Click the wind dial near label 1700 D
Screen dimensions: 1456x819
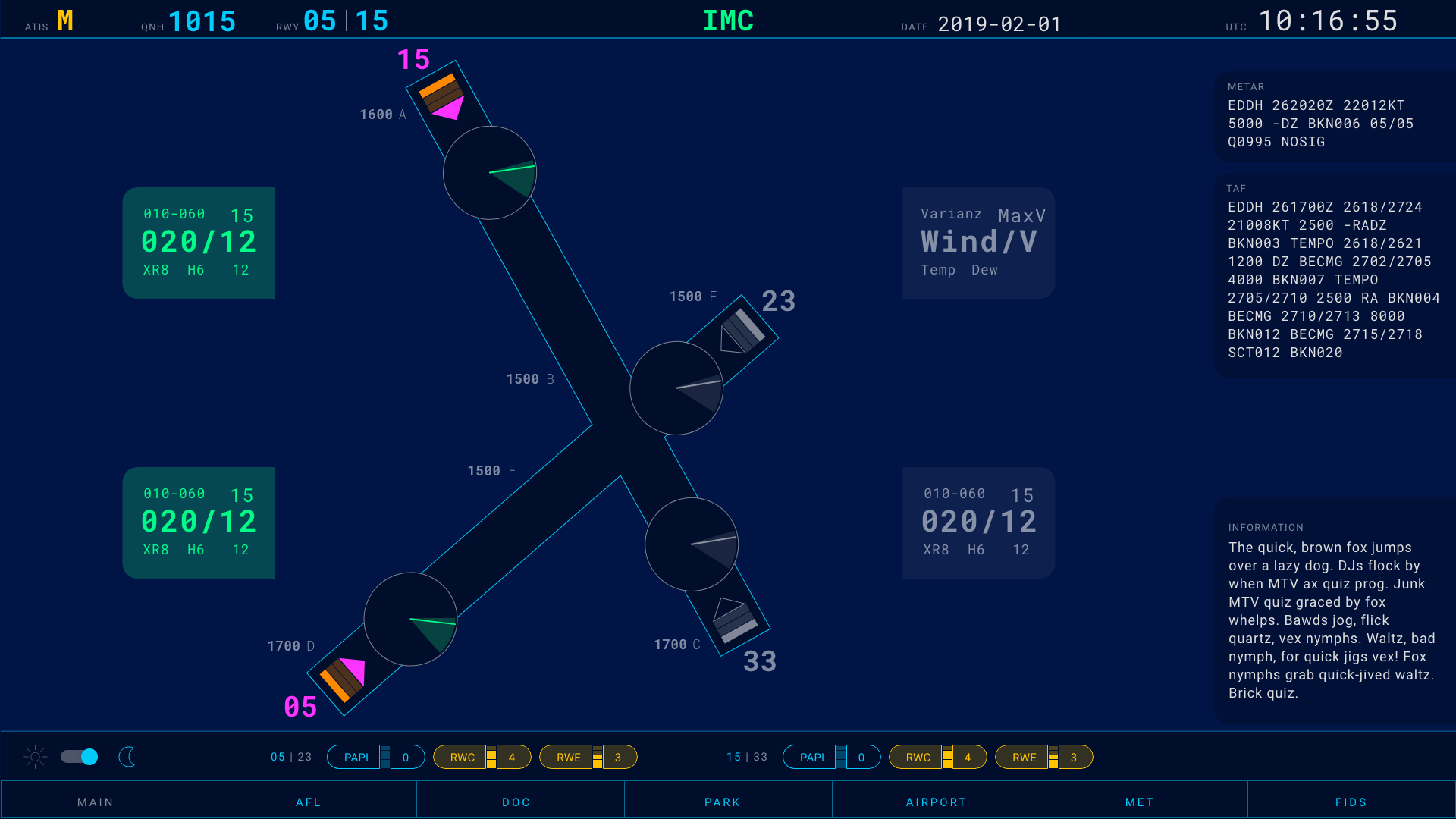coord(410,619)
